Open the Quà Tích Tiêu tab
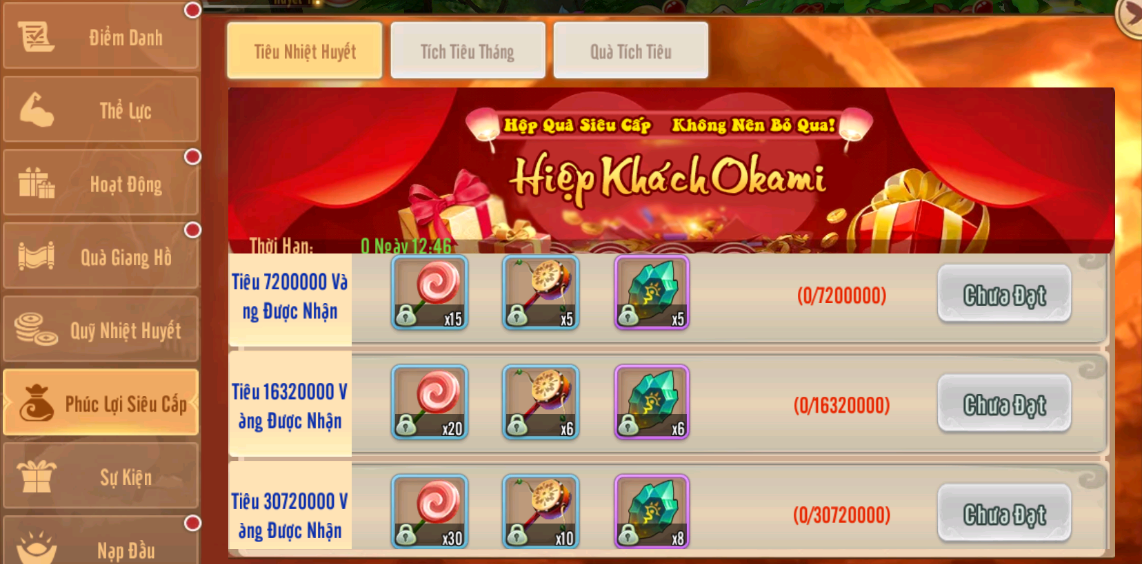 [630, 51]
